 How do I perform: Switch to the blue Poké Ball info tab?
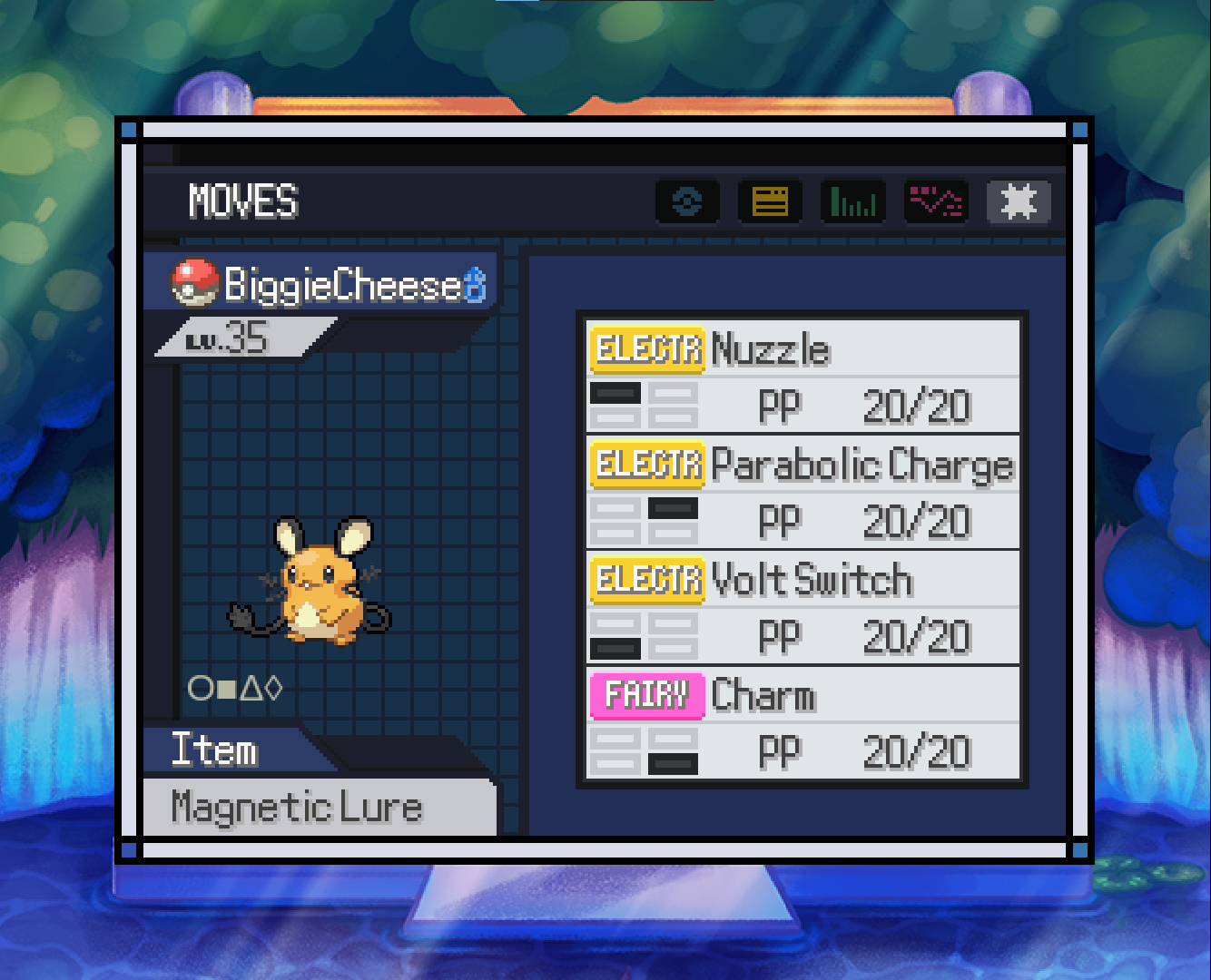click(687, 201)
